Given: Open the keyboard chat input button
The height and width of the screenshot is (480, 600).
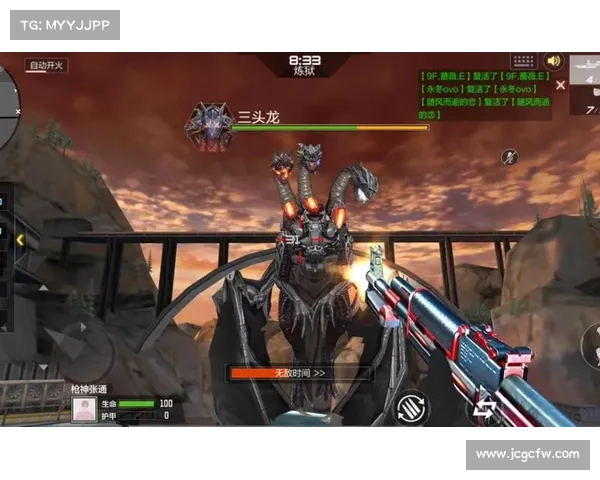Looking at the screenshot, I should click(x=523, y=61).
